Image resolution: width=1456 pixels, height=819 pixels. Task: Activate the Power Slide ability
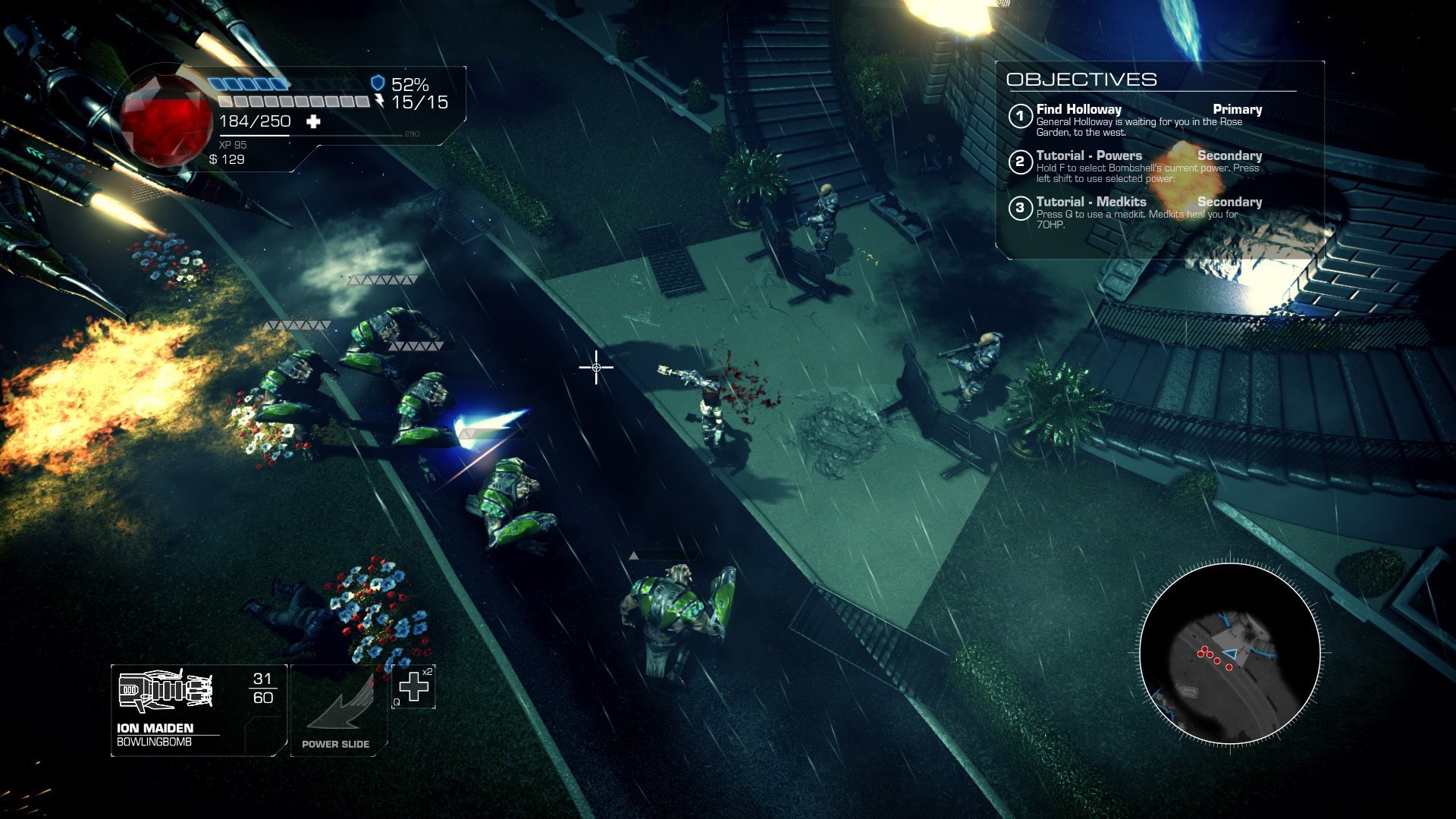point(338,711)
